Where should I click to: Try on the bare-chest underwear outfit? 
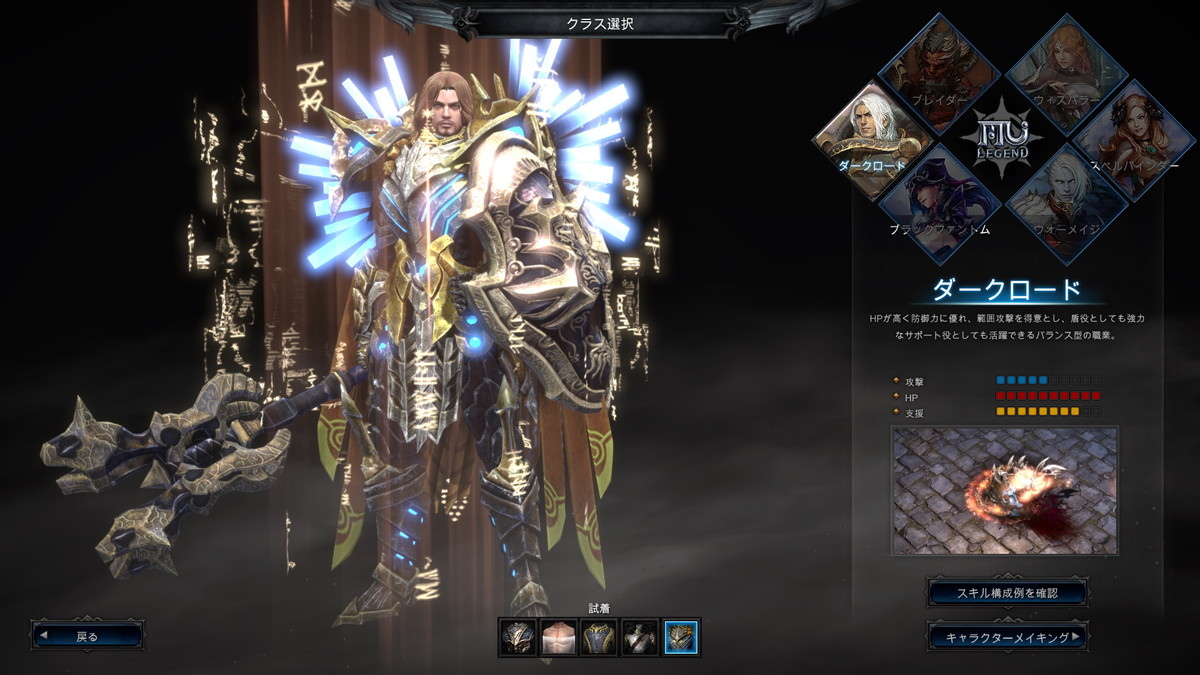pyautogui.click(x=559, y=637)
